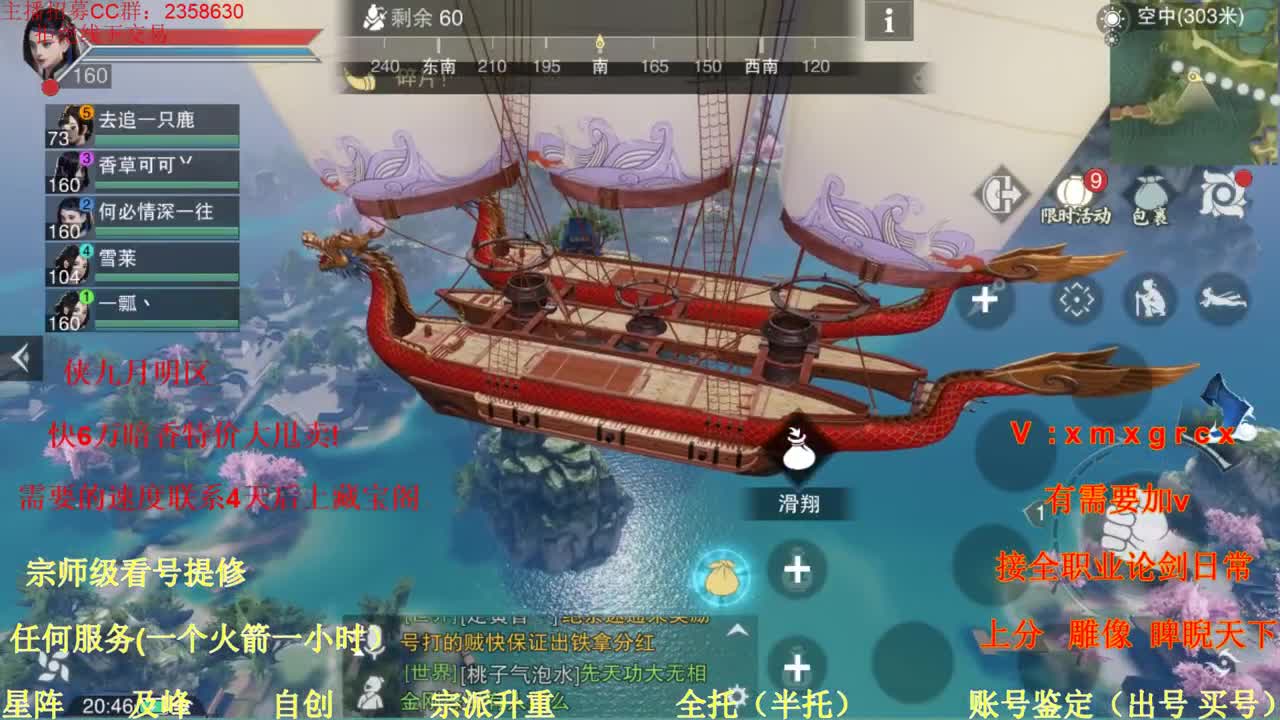Select the 世界 channel label in chat

[x=430, y=674]
